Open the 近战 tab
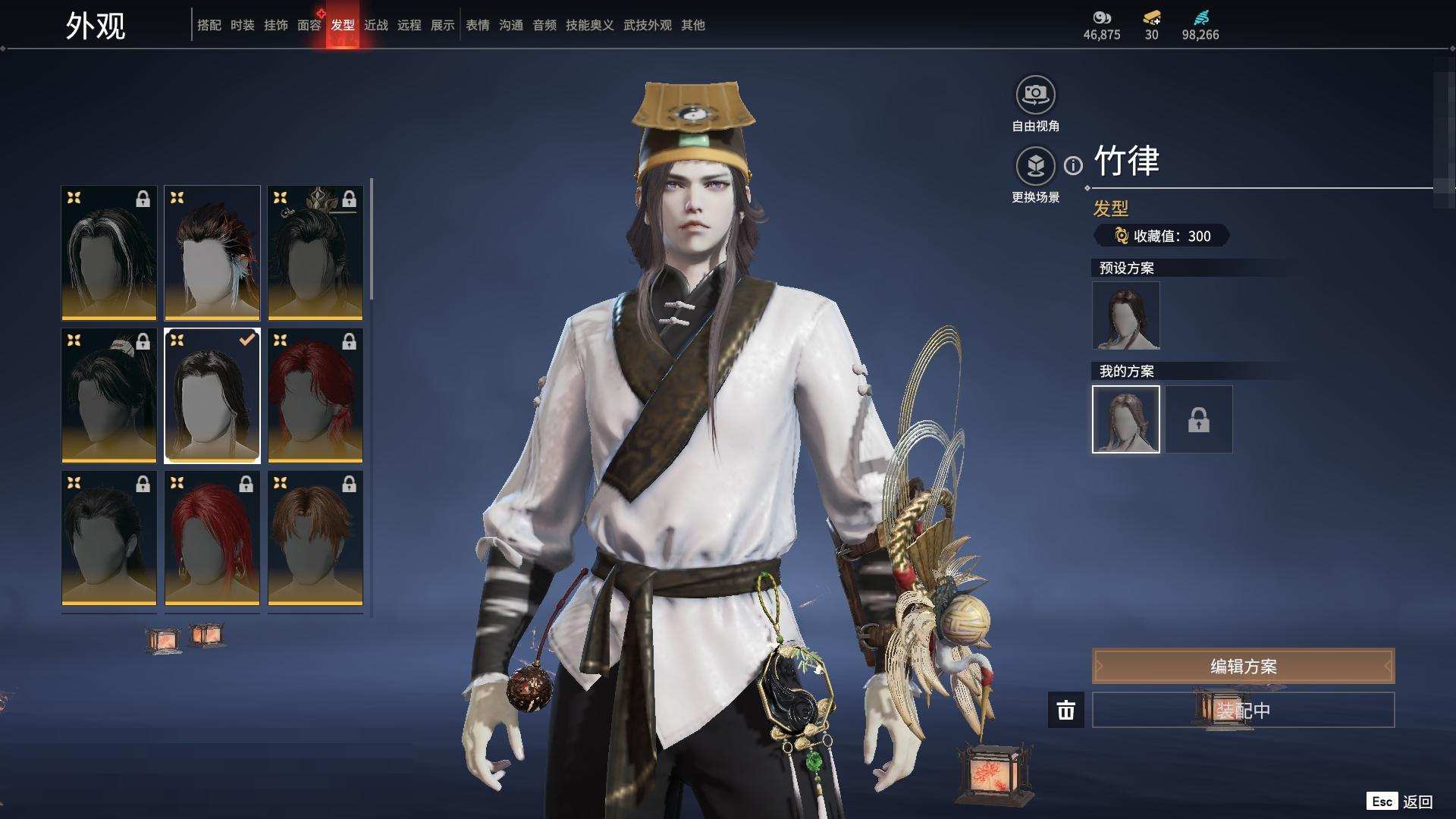The height and width of the screenshot is (819, 1456). click(x=375, y=25)
